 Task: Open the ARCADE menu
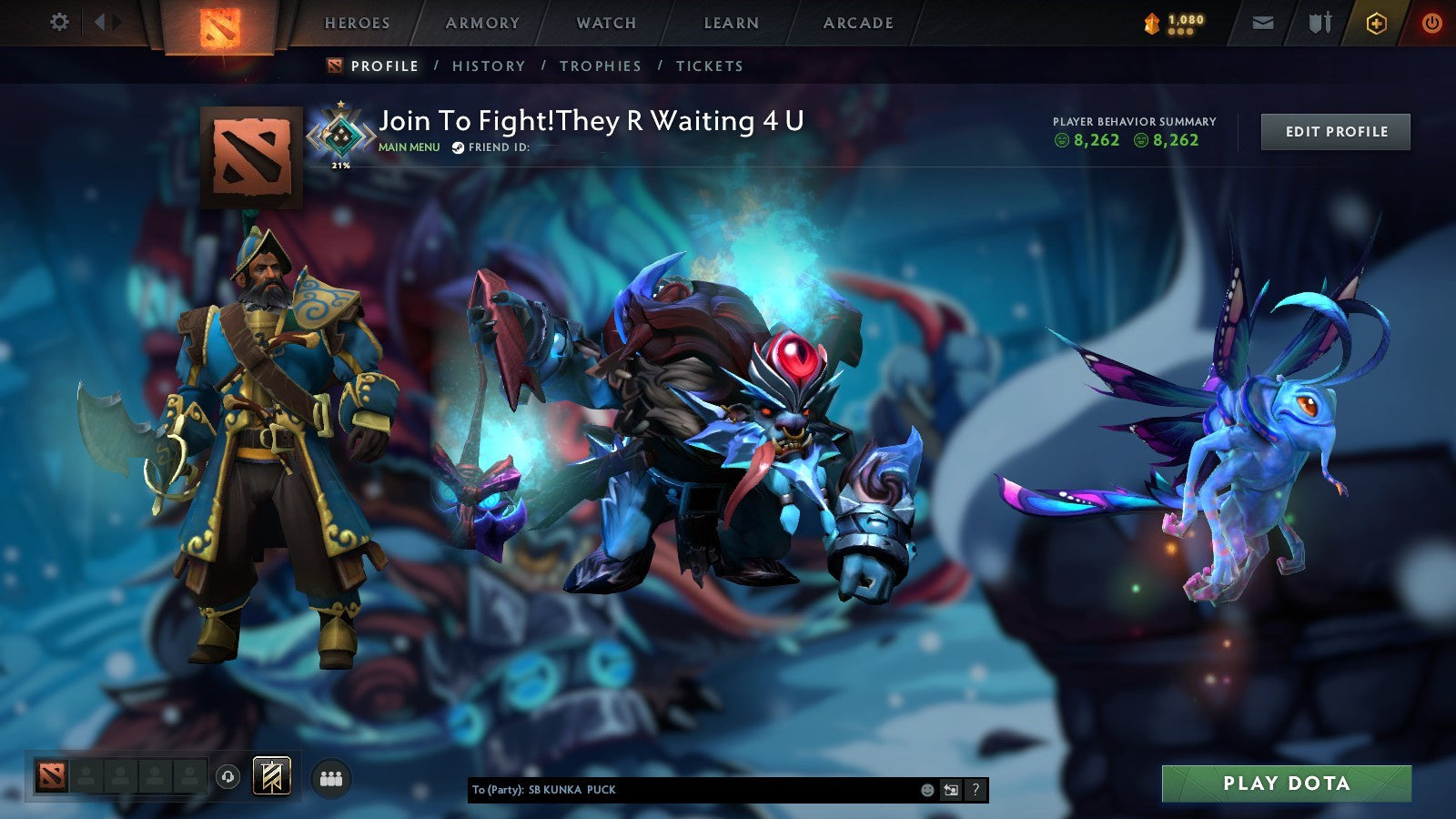pyautogui.click(x=857, y=23)
